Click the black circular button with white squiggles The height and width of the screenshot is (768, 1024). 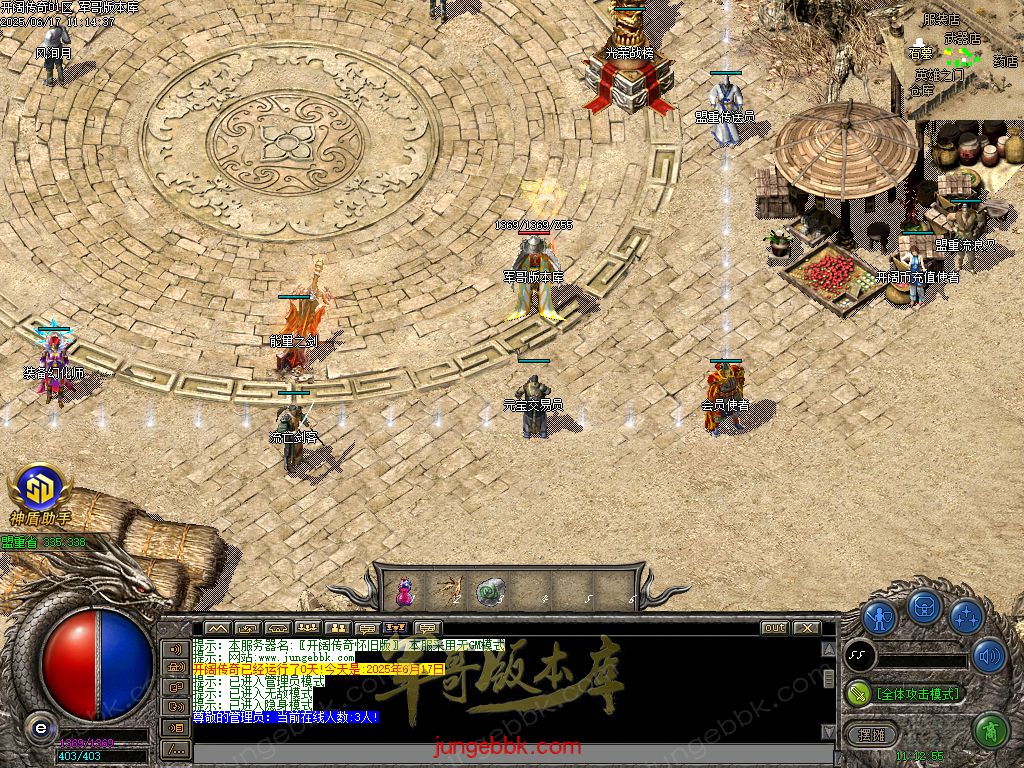[x=860, y=656]
